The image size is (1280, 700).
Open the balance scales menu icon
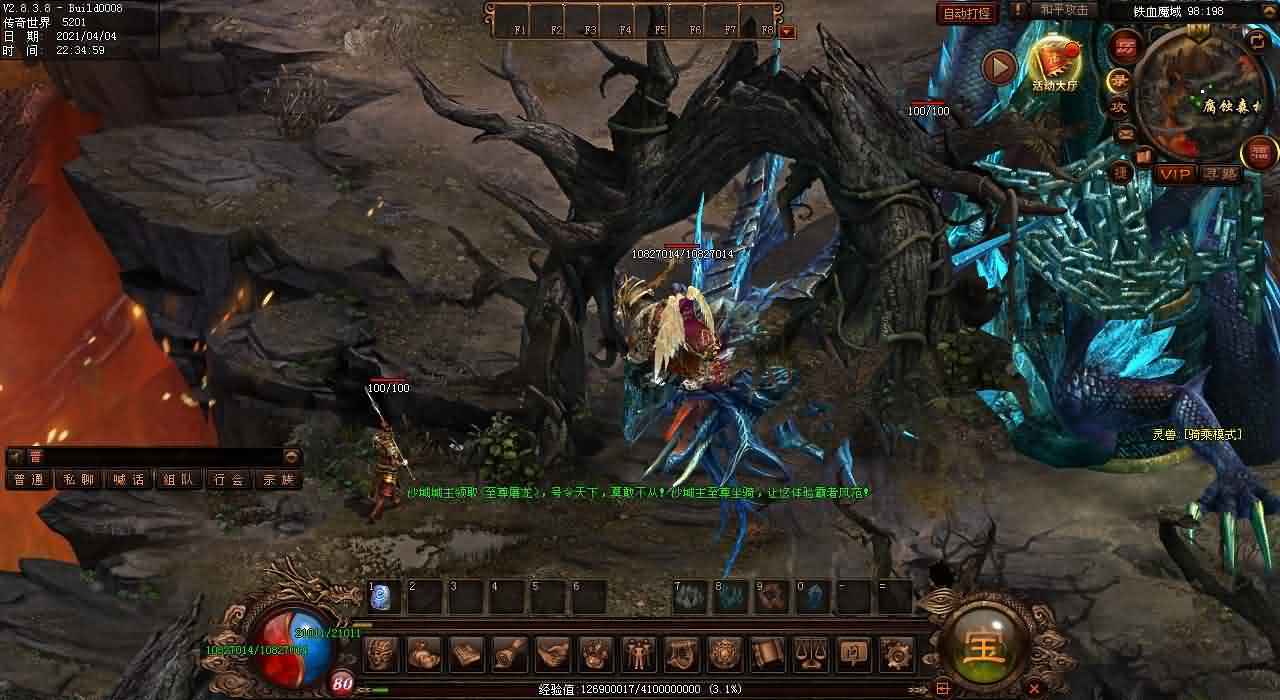pyautogui.click(x=809, y=654)
